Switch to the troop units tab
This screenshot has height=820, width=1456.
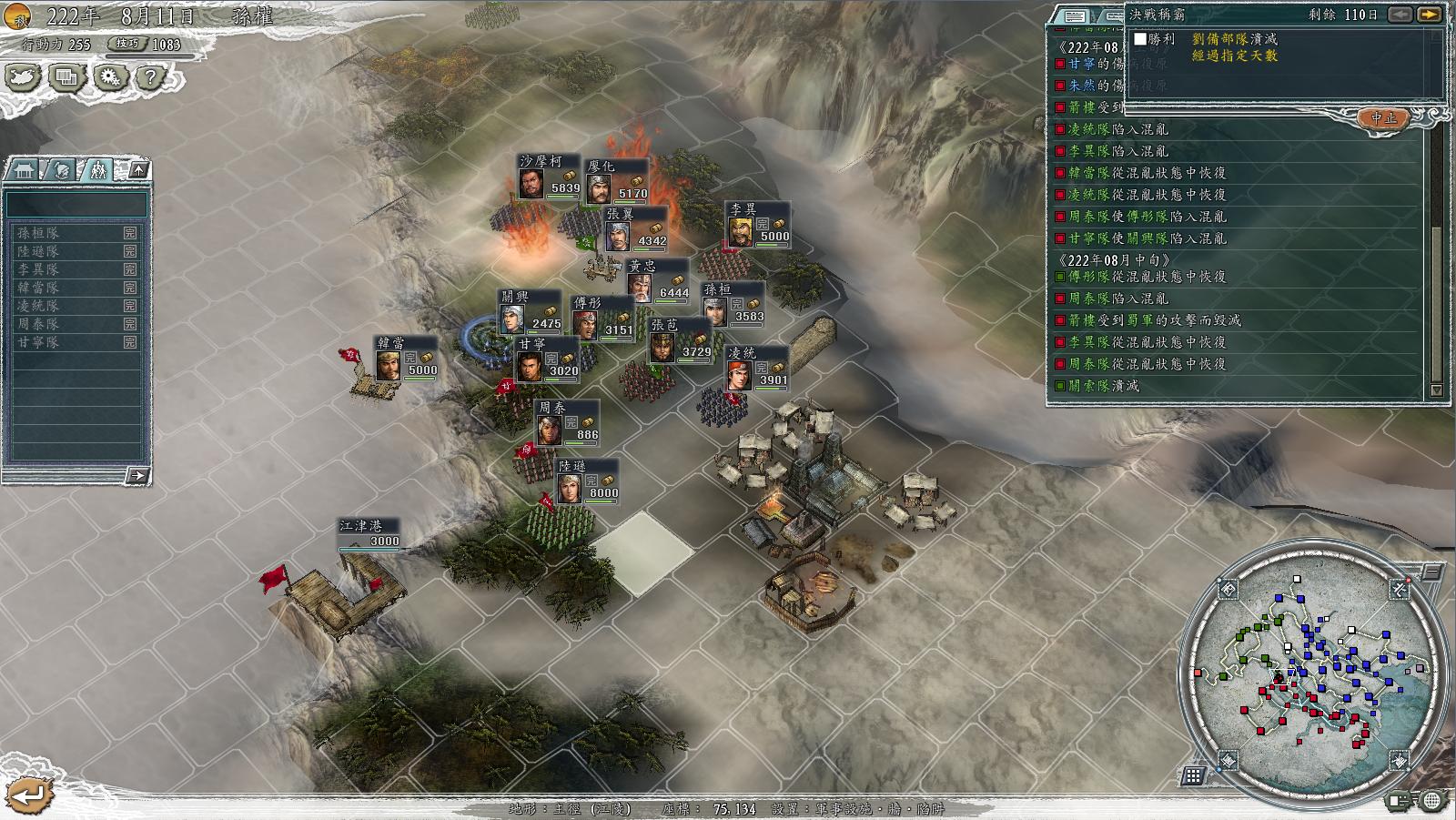click(98, 170)
